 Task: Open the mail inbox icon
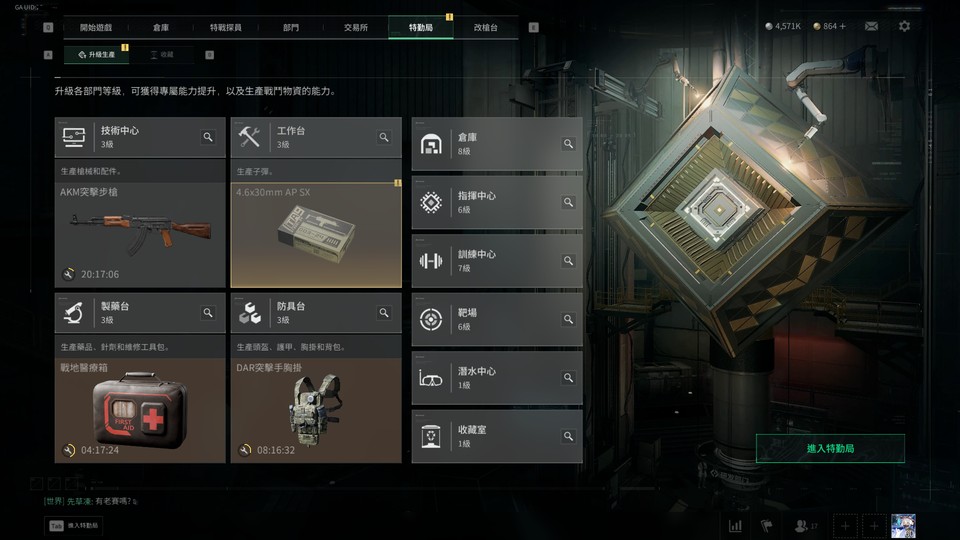click(x=871, y=26)
